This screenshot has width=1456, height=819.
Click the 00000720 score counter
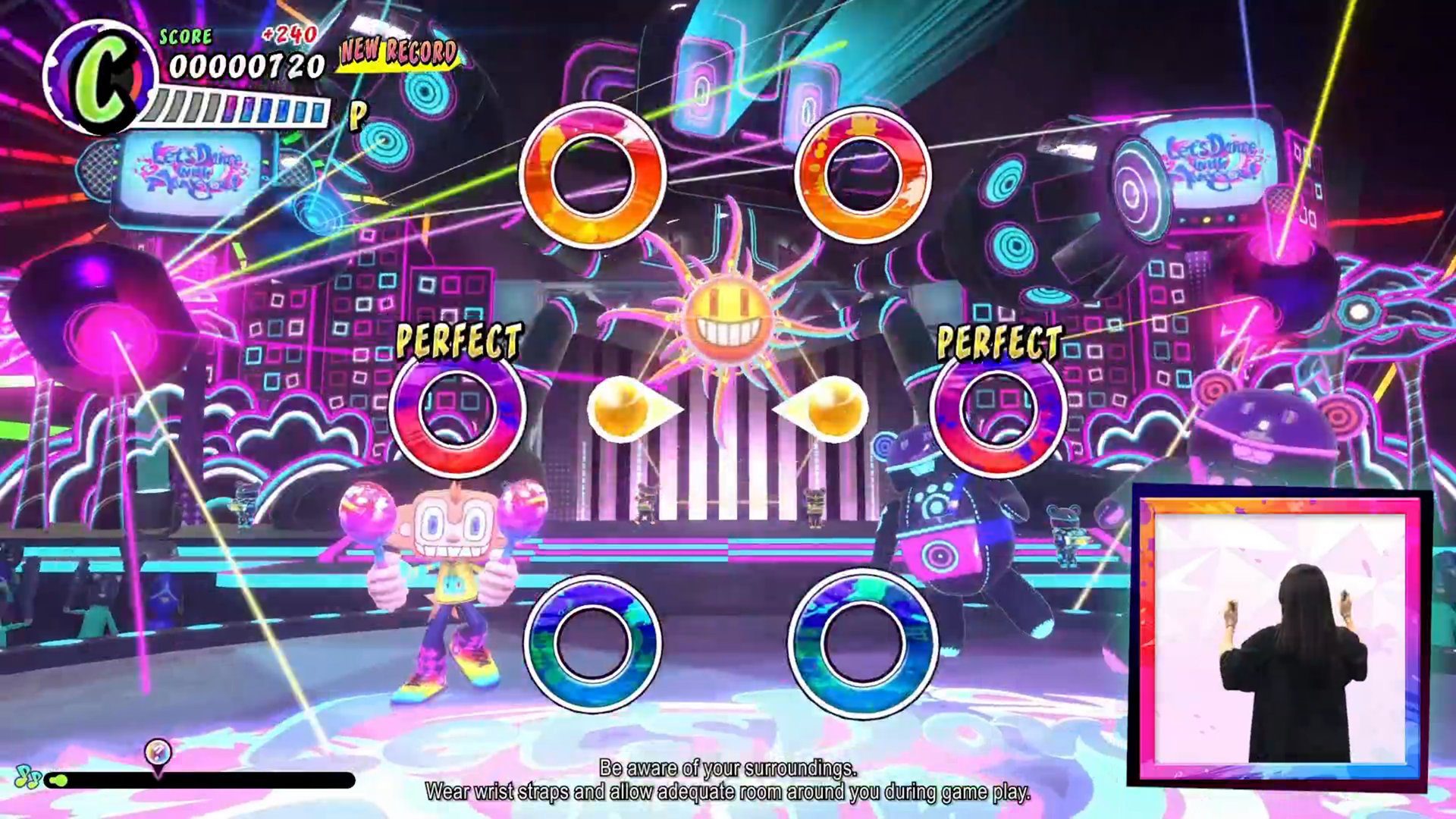[245, 67]
